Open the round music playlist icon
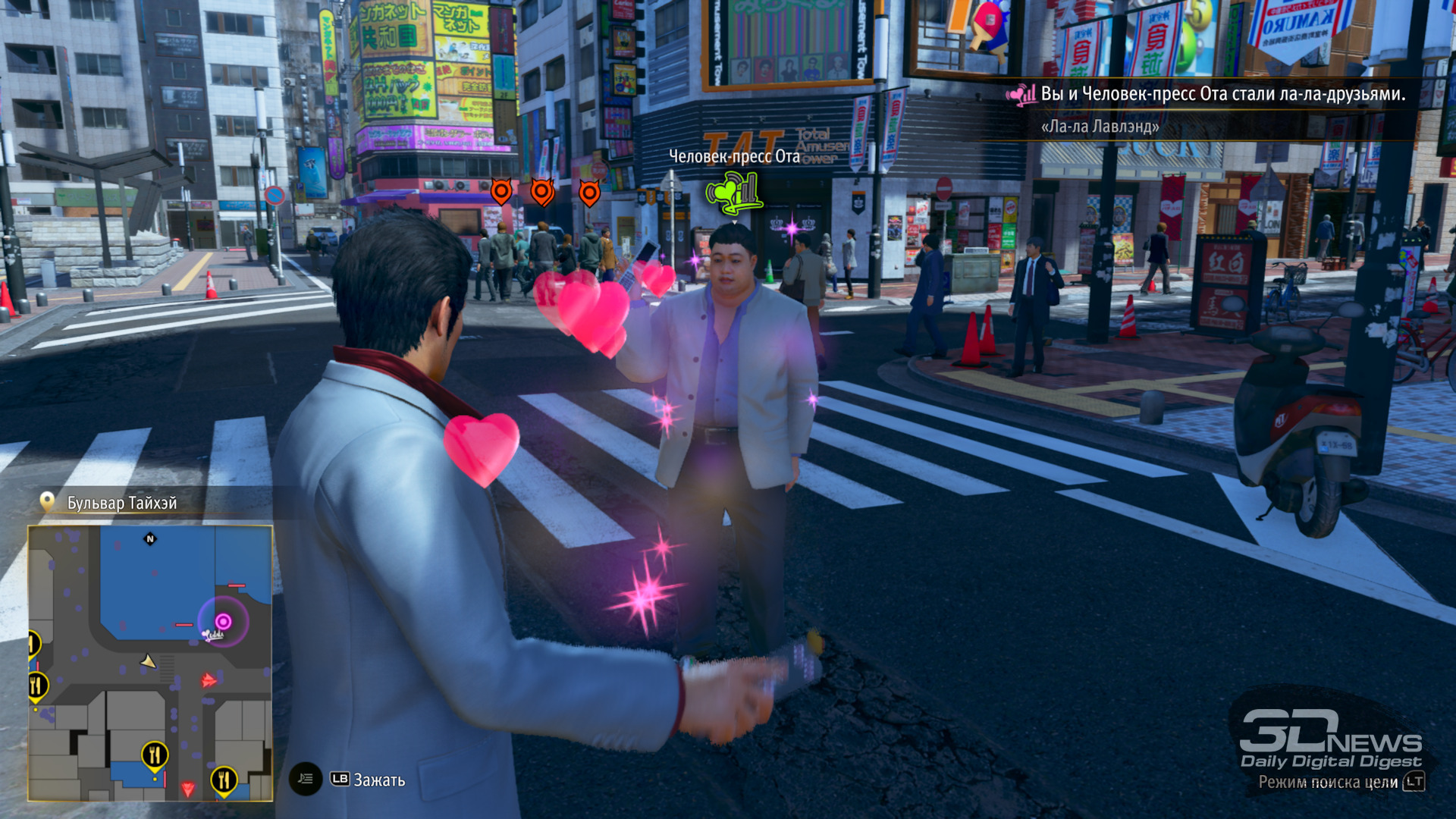The width and height of the screenshot is (1456, 819). tap(306, 779)
